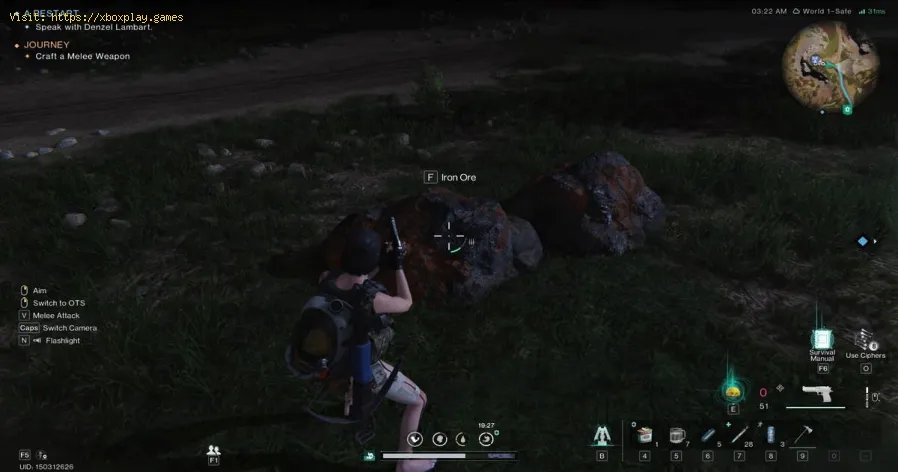This screenshot has height=472, width=898.
Task: Open the blue diamond marker on right edge
Action: (862, 241)
